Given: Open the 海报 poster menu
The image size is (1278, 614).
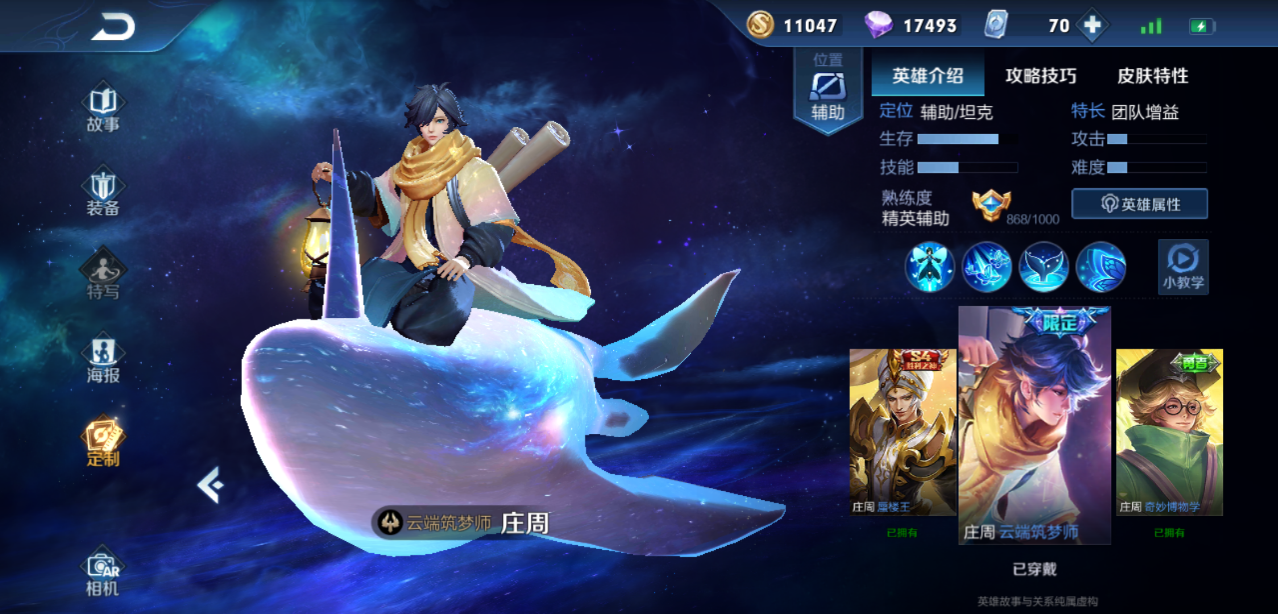Looking at the screenshot, I should point(103,360).
